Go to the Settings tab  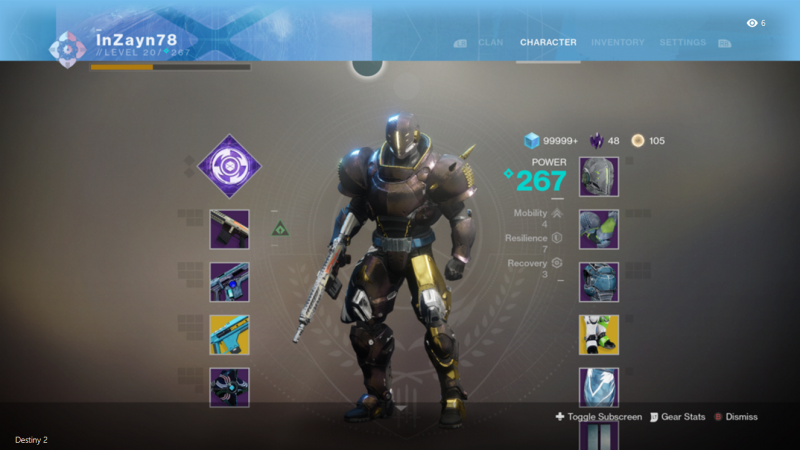(x=682, y=43)
